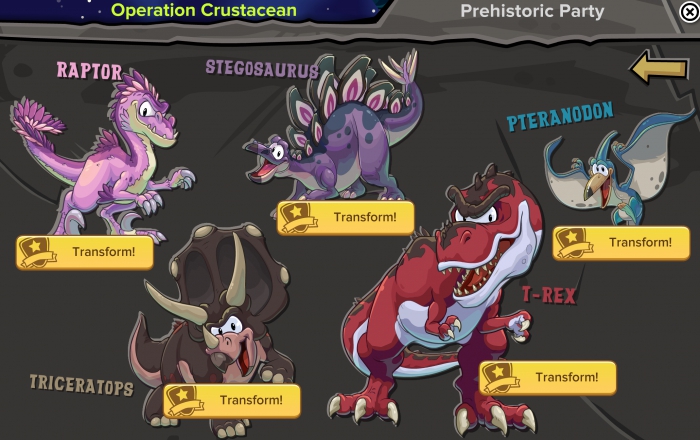
Task: Close the party panel
Action: (686, 13)
